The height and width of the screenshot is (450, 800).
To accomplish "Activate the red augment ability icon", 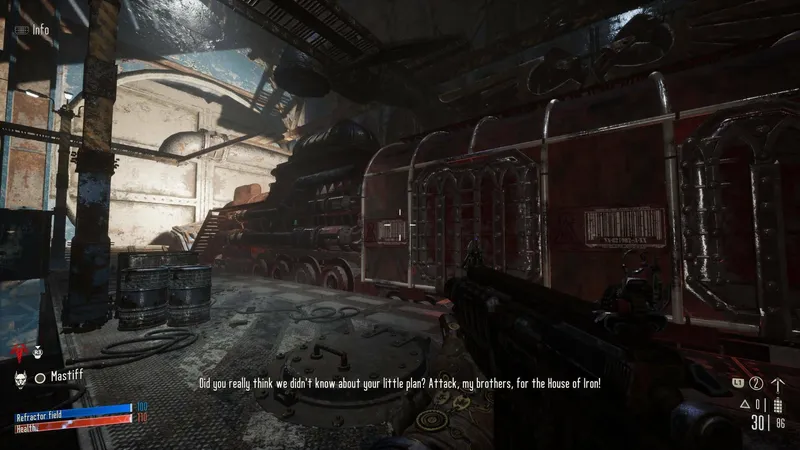I will [x=16, y=351].
